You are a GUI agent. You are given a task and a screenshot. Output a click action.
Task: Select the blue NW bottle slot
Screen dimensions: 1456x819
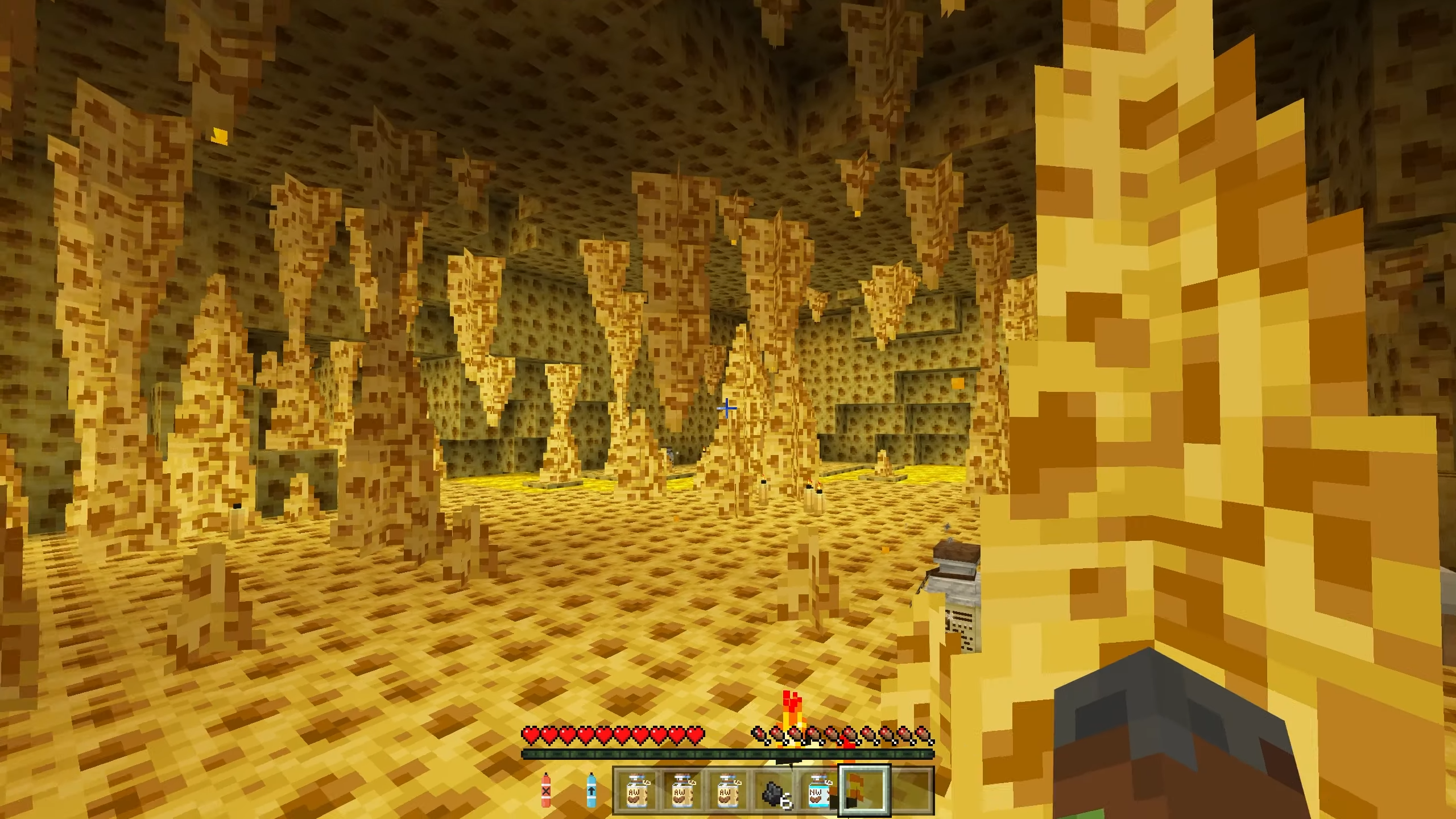(x=818, y=791)
